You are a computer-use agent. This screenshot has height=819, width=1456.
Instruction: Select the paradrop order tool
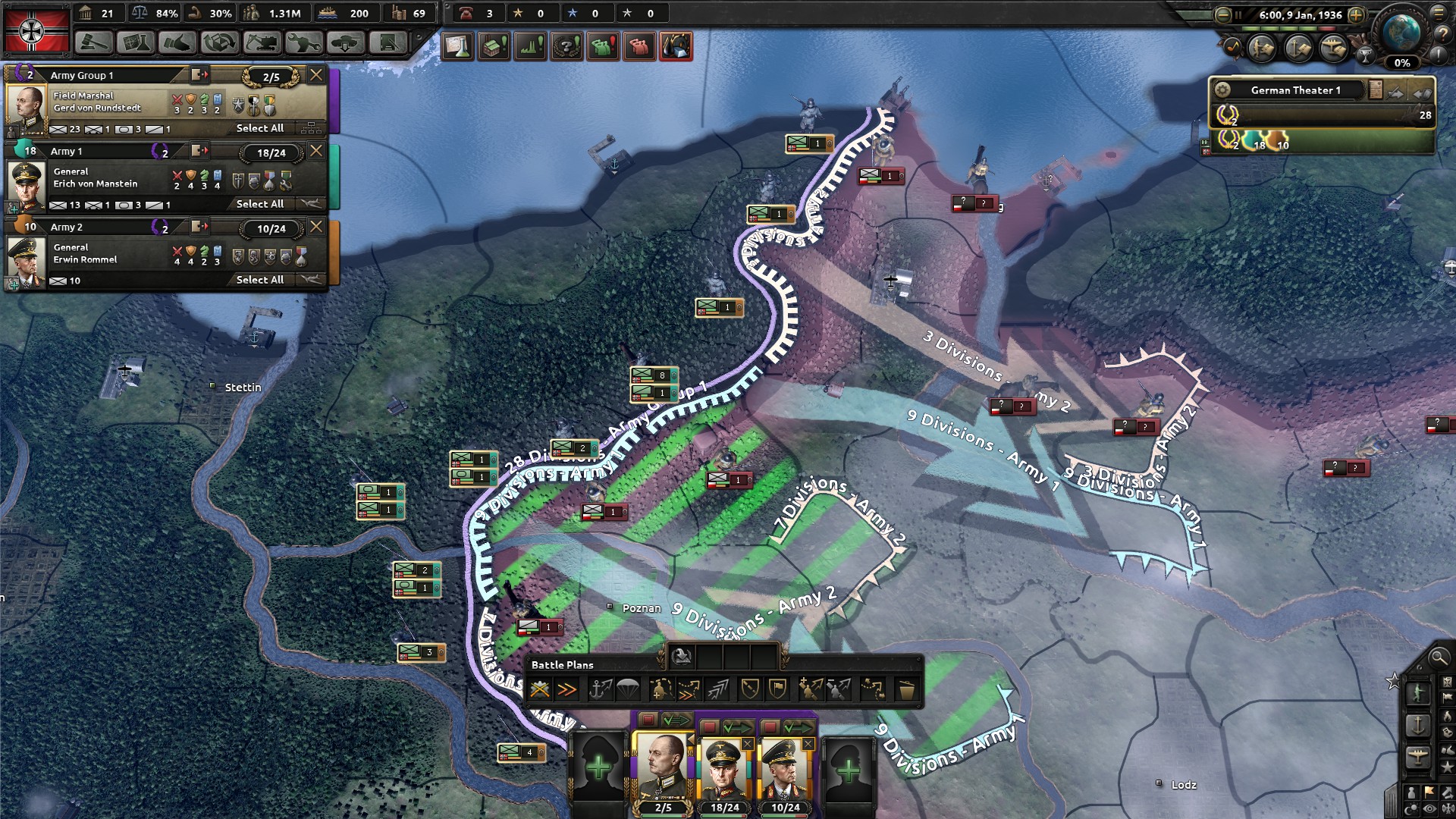[627, 688]
